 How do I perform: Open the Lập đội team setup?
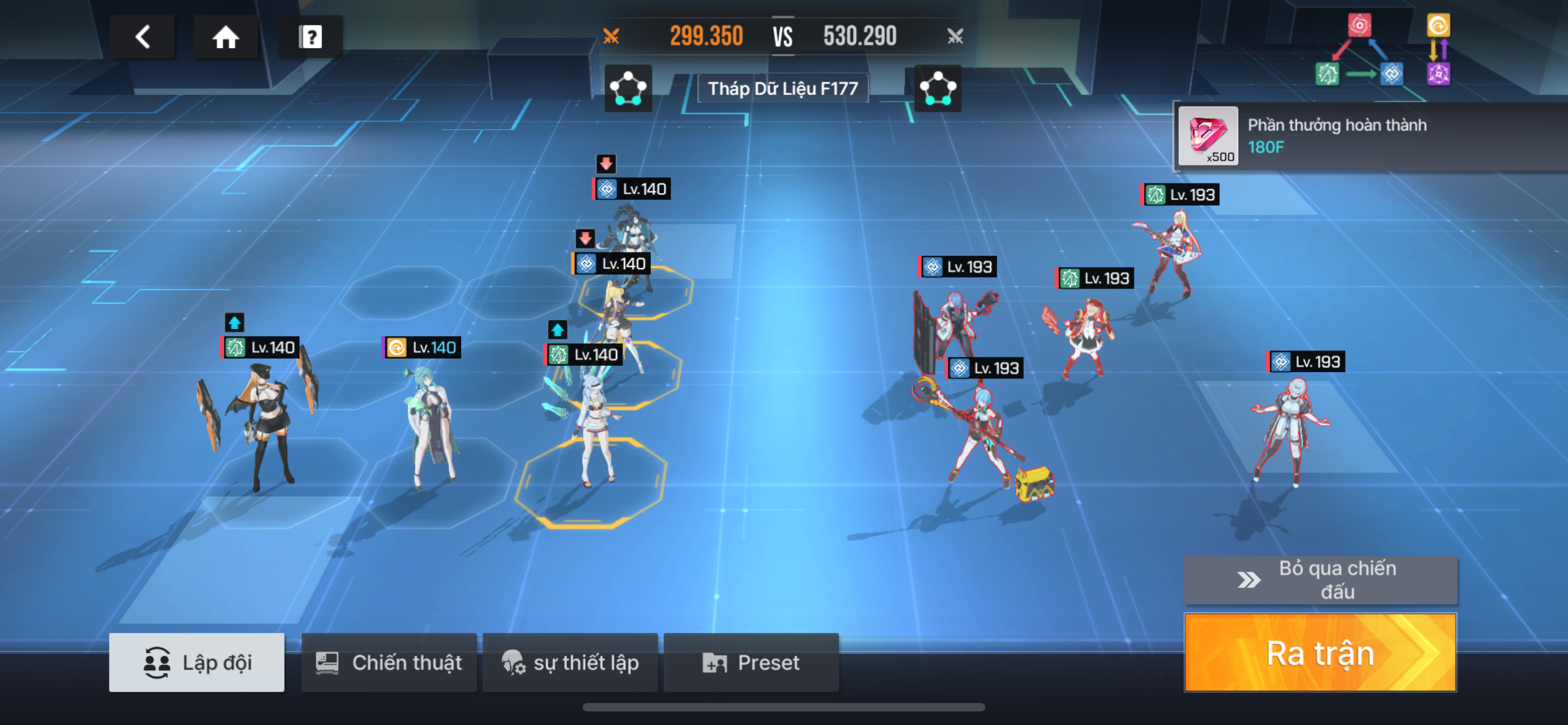pyautogui.click(x=196, y=662)
